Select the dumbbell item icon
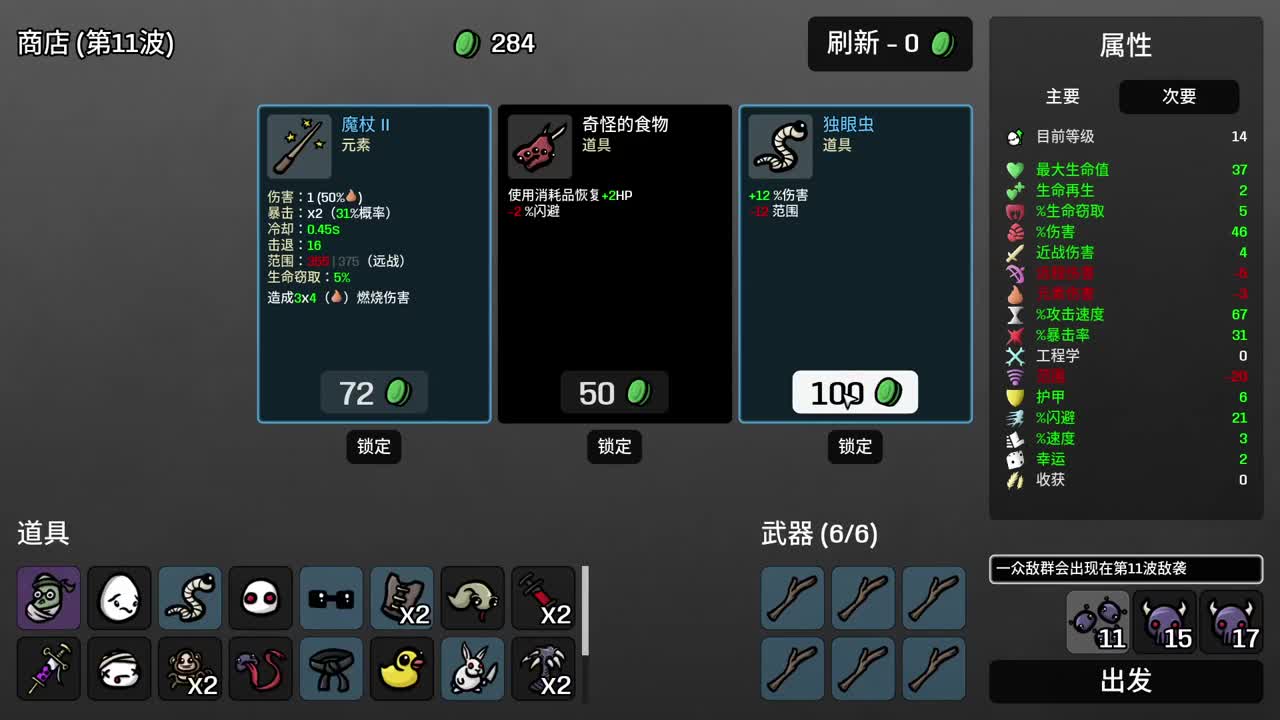The height and width of the screenshot is (720, 1280). click(331, 598)
